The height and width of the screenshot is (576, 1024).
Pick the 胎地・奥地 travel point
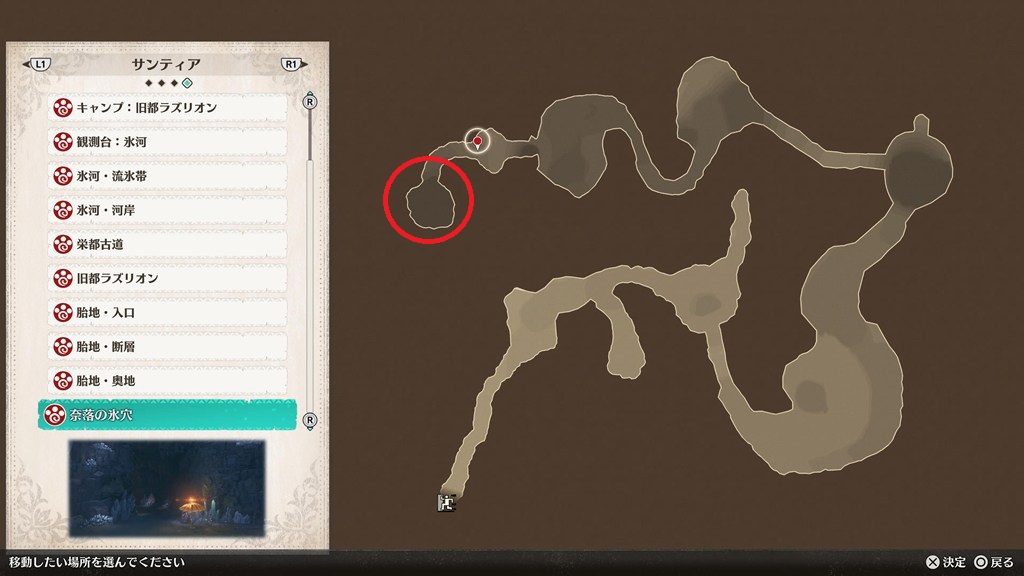167,381
